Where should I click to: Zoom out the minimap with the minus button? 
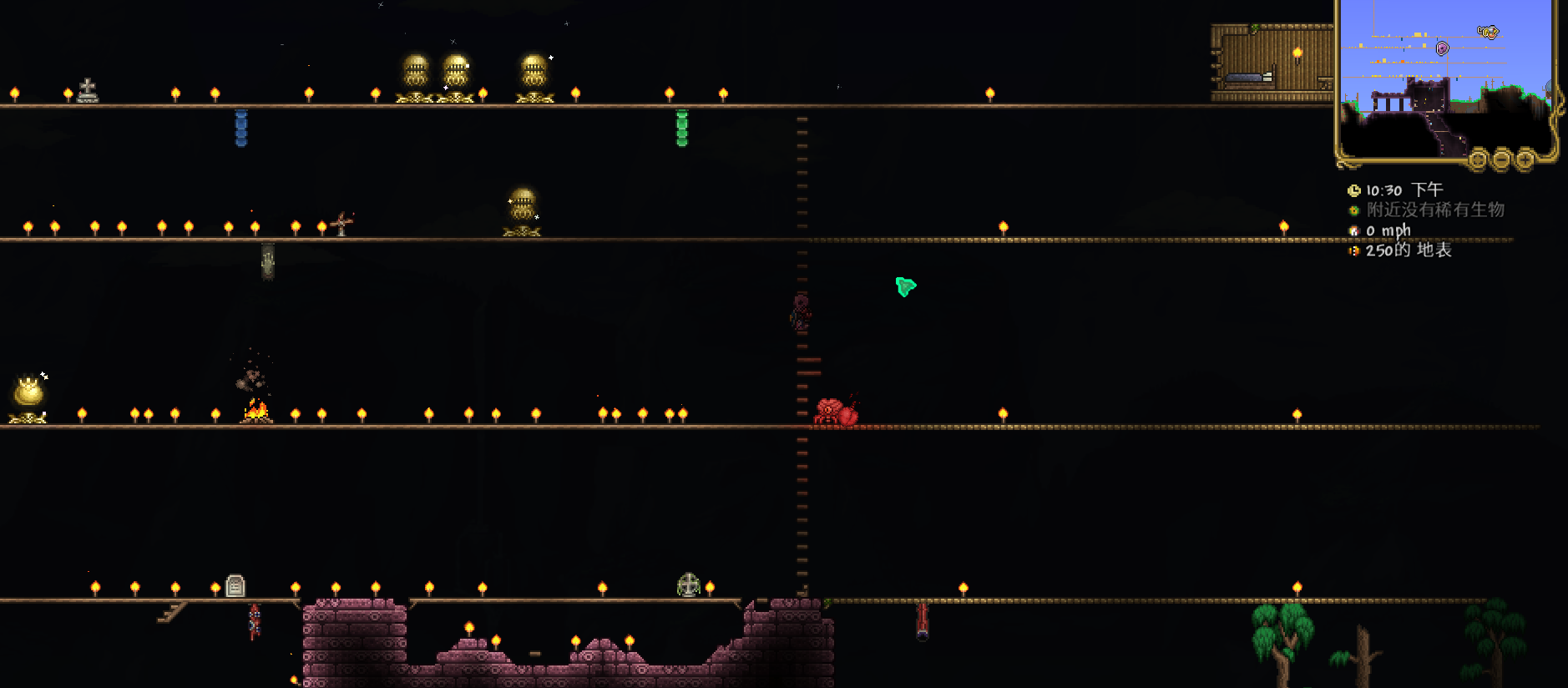[1502, 159]
